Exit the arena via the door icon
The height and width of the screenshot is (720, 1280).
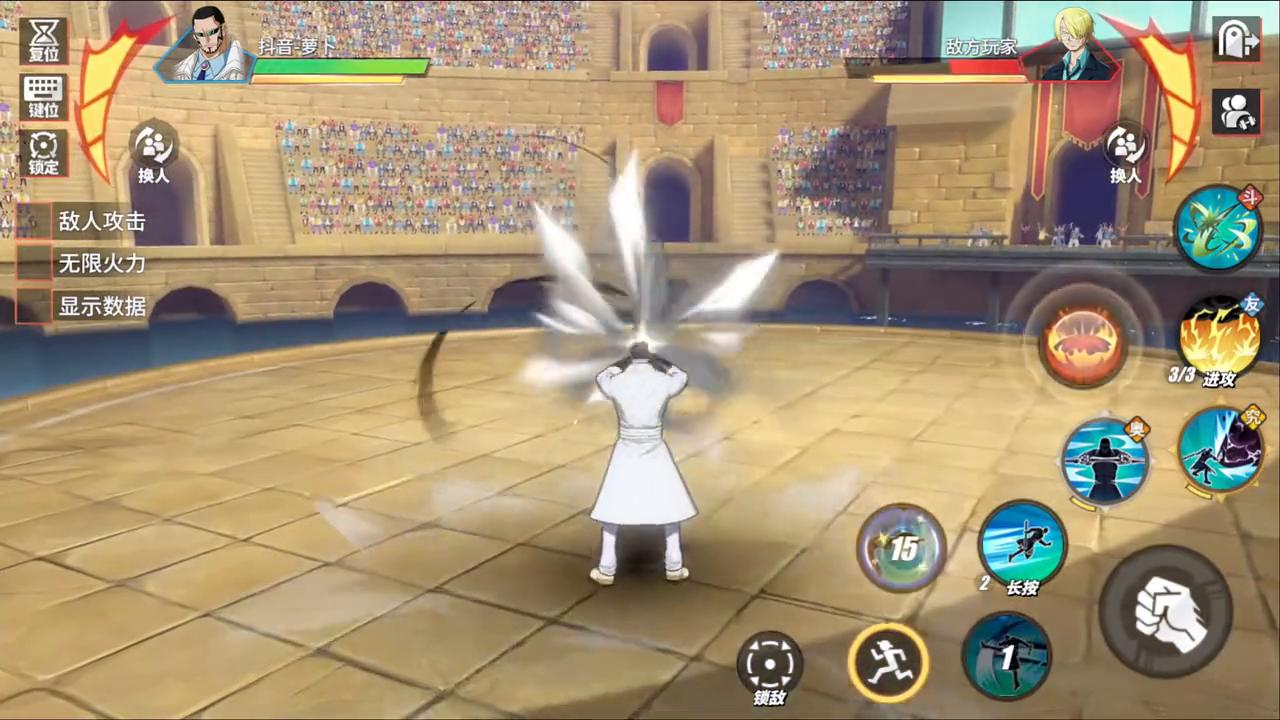tap(1236, 39)
